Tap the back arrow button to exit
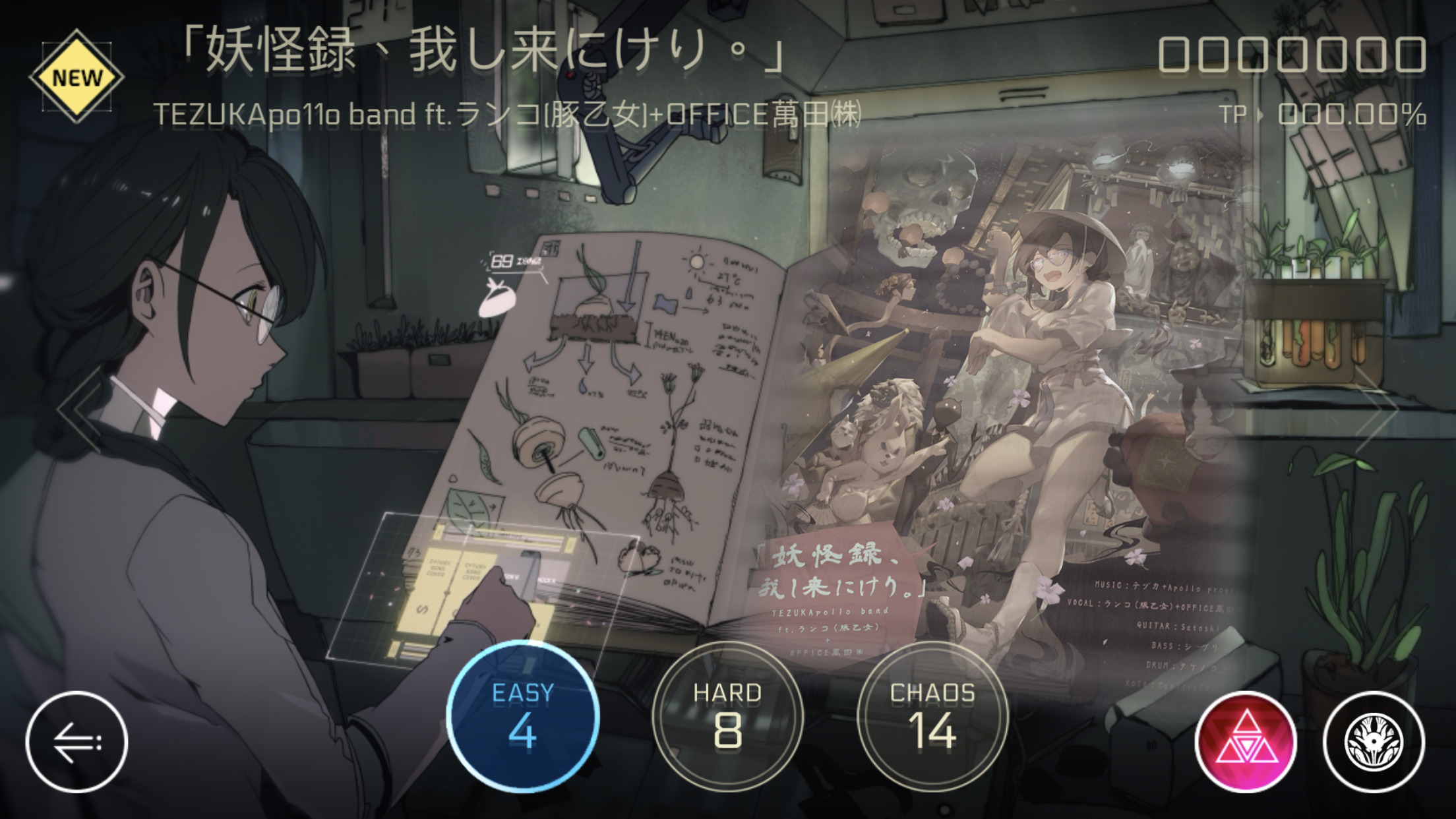Screen dimensions: 1456x819 (76, 741)
